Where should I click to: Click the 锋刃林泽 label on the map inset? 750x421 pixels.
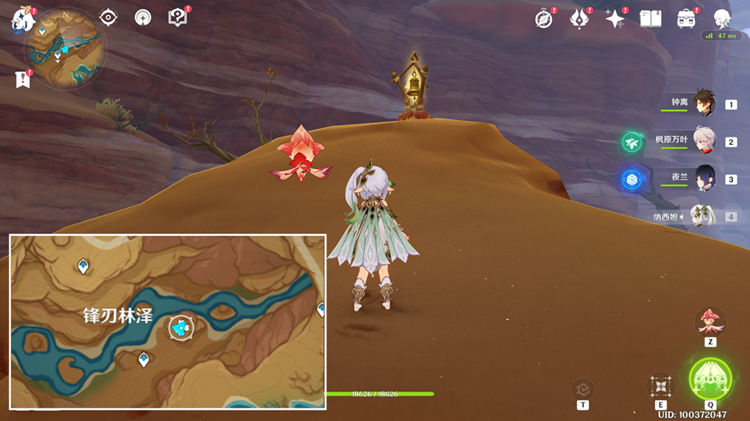pyautogui.click(x=117, y=314)
